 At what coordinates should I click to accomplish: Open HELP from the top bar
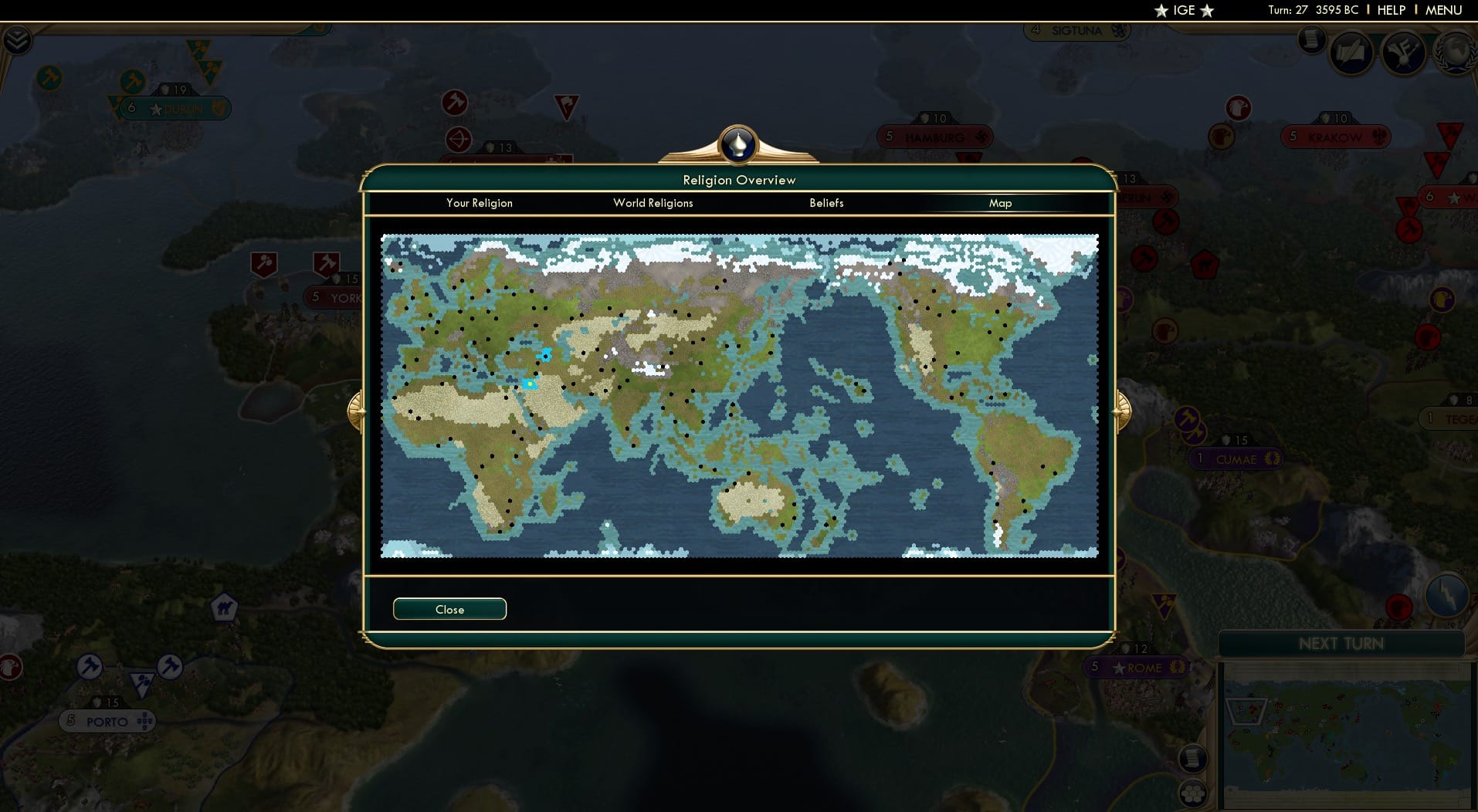pyautogui.click(x=1390, y=10)
